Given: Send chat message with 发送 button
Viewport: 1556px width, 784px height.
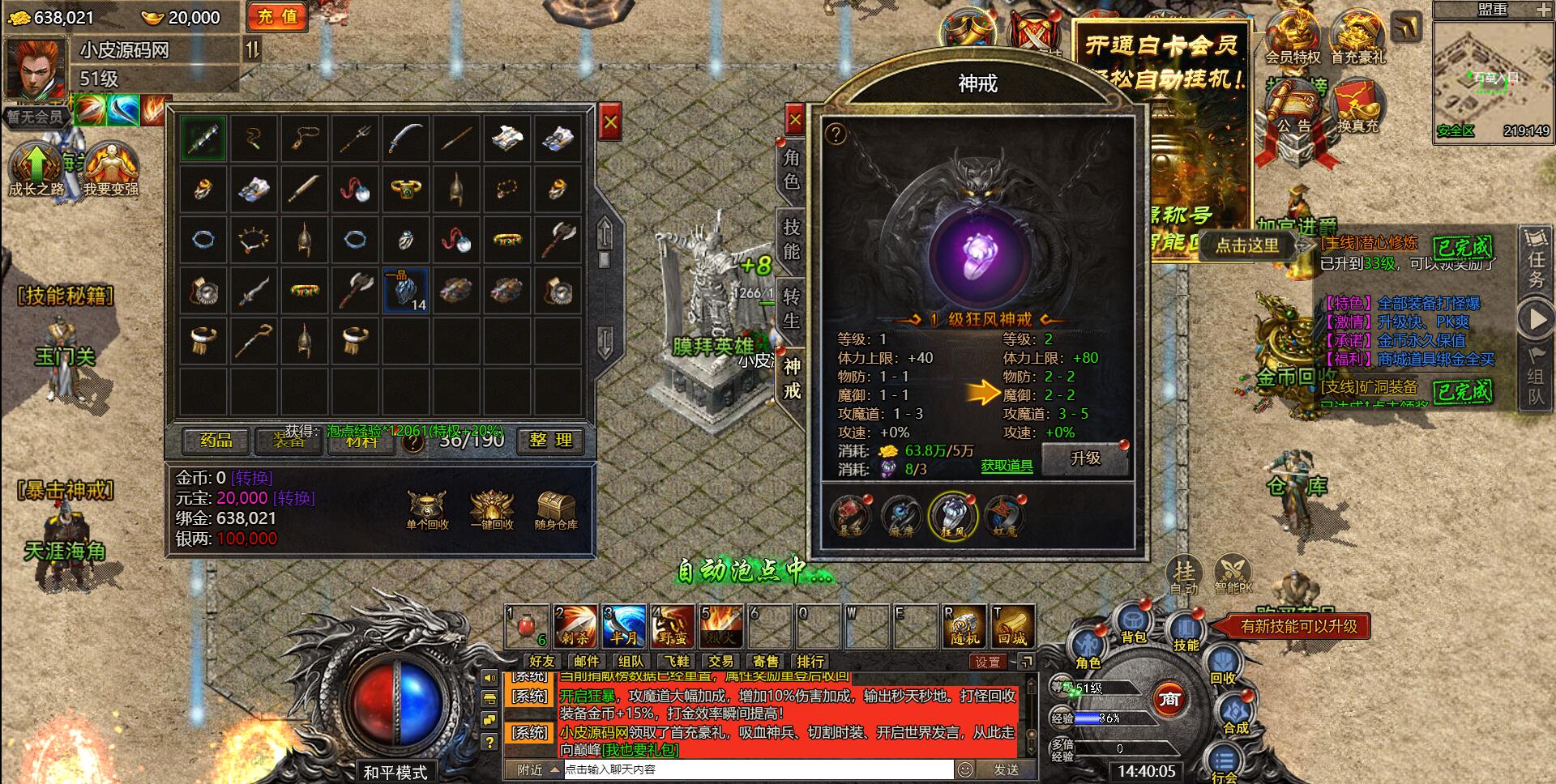Looking at the screenshot, I should point(1006,769).
